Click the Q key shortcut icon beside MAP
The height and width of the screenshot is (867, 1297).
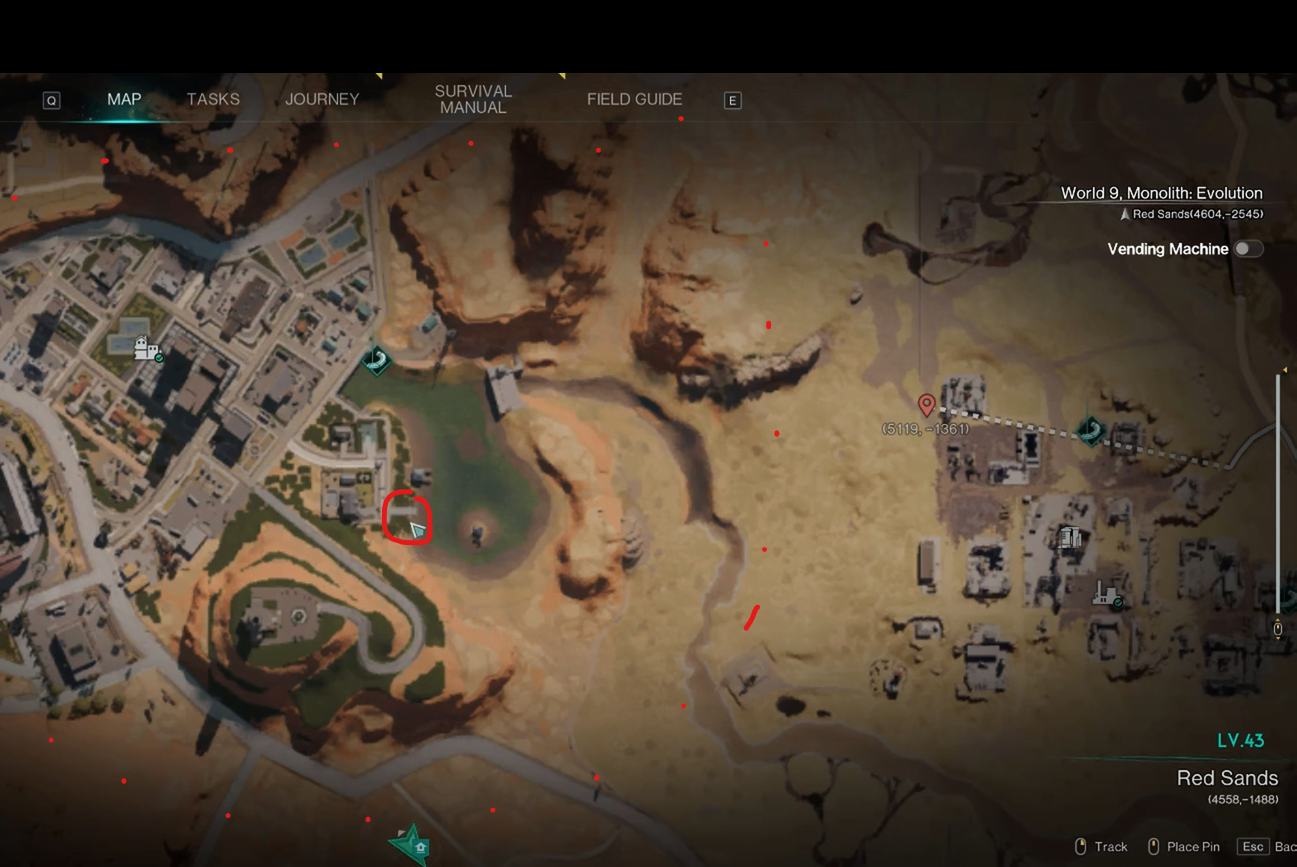(x=50, y=99)
